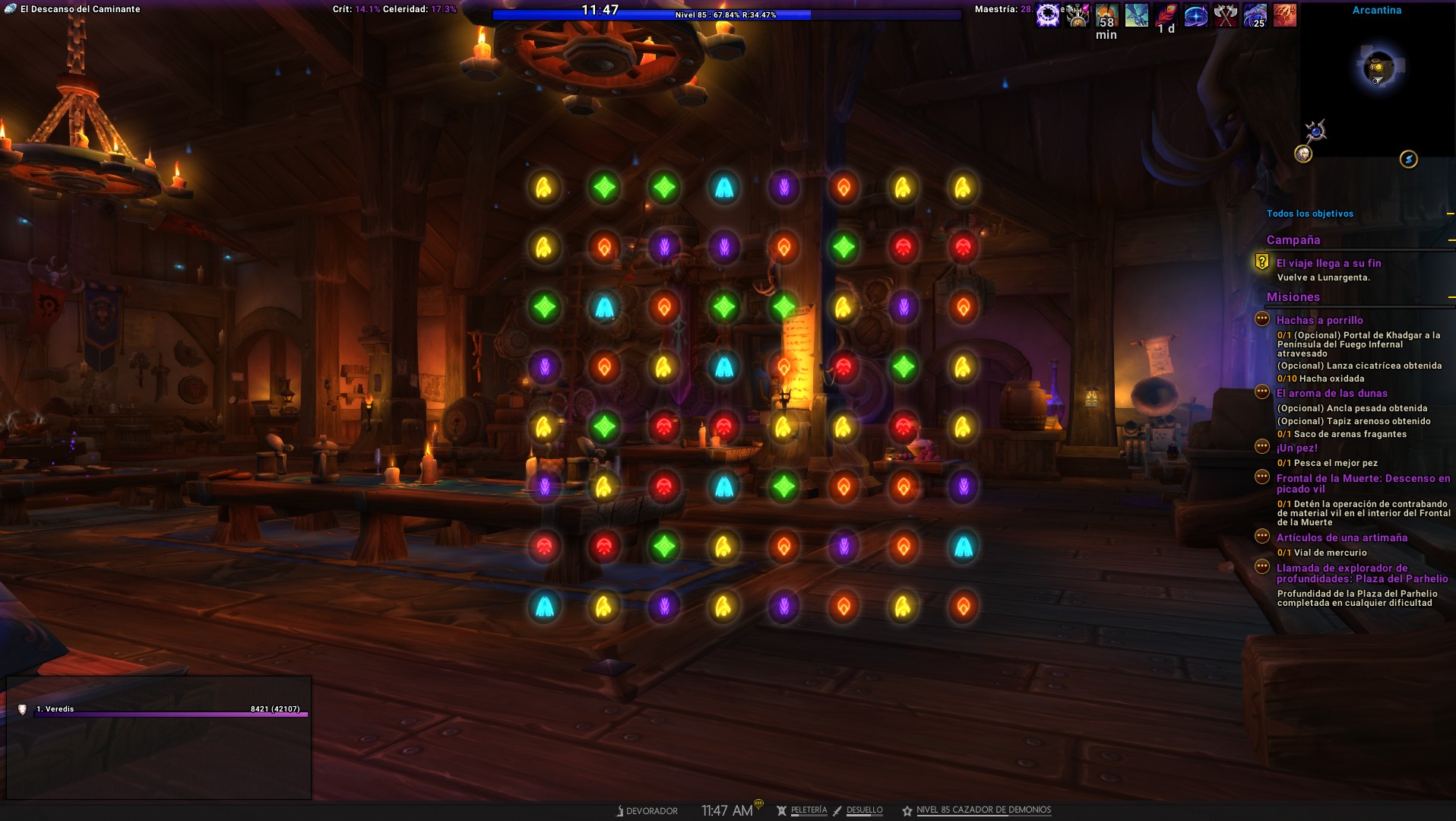Open the El viaje llega a su fin quest
This screenshot has width=1456, height=821.
click(1328, 263)
